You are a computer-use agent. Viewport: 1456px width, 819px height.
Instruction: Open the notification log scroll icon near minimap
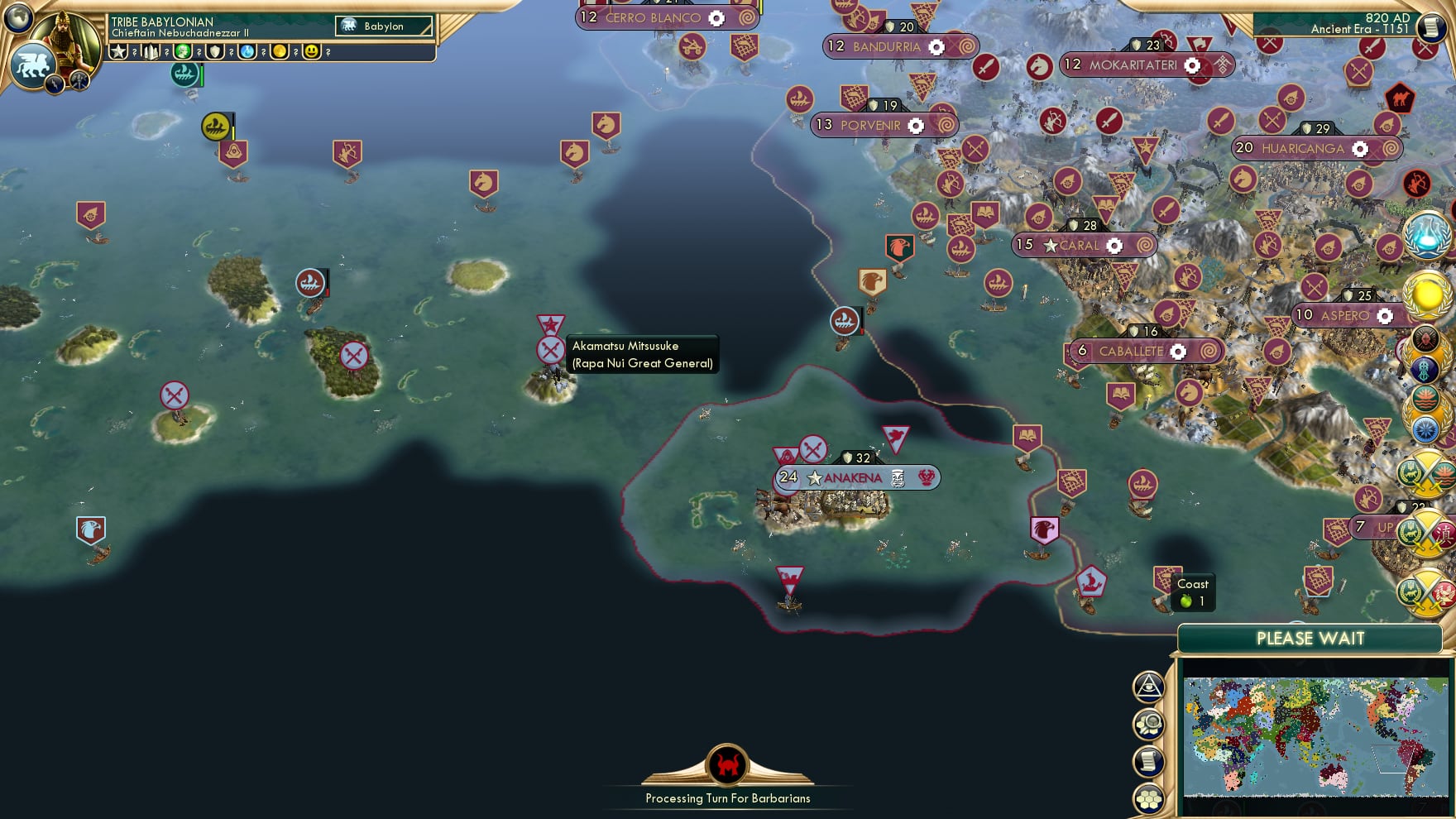click(1149, 759)
